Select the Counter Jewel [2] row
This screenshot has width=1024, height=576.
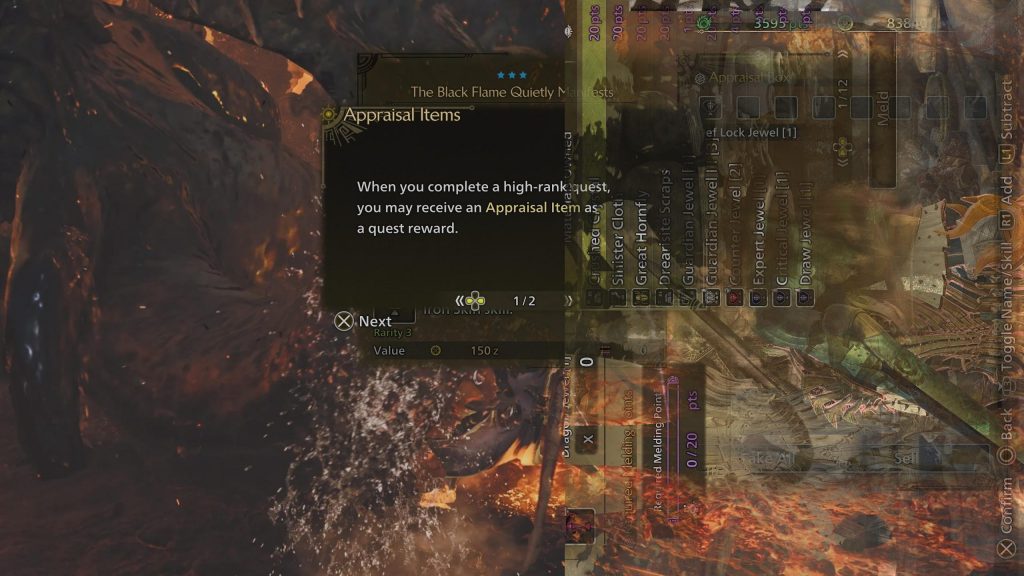click(734, 240)
